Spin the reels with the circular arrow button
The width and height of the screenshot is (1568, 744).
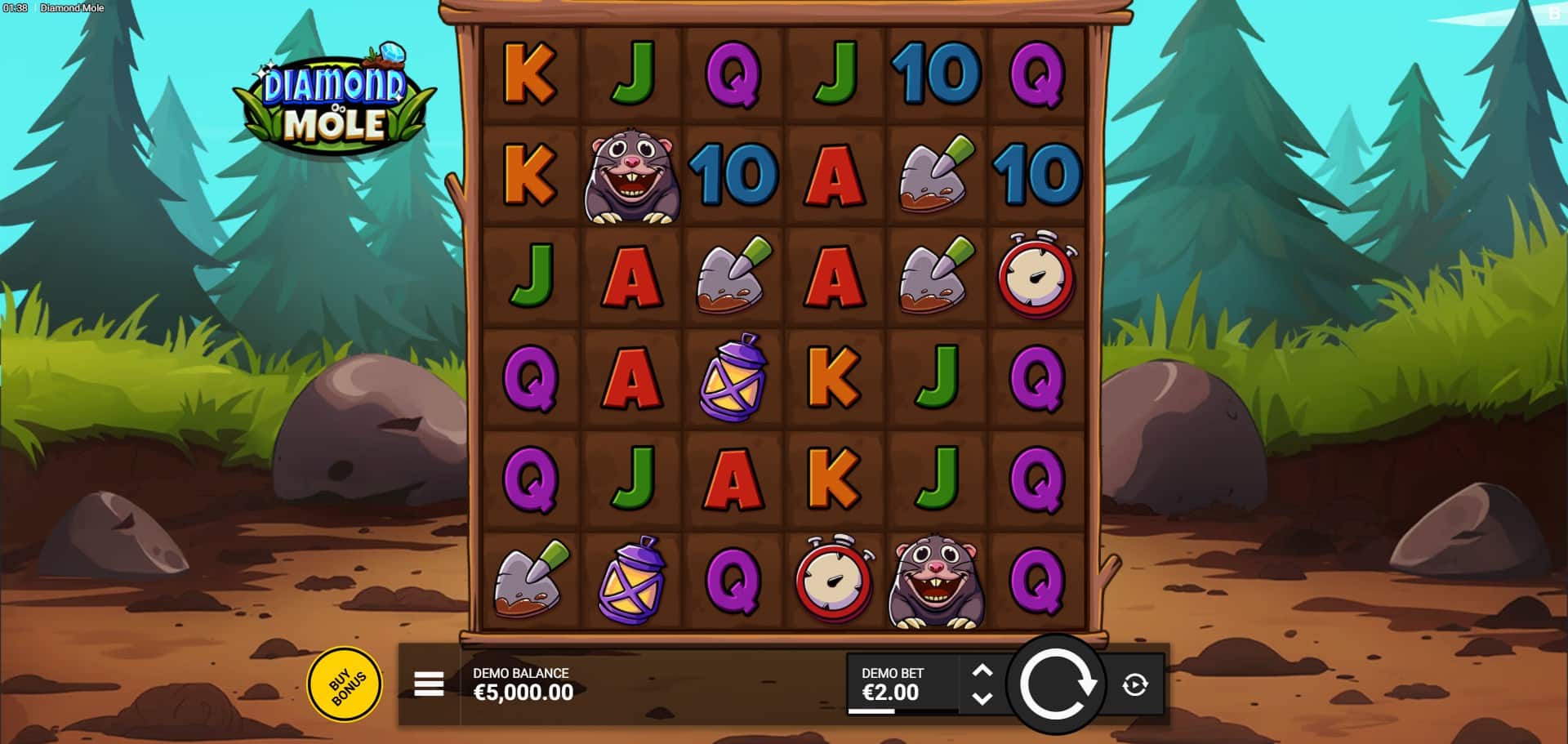(1056, 684)
